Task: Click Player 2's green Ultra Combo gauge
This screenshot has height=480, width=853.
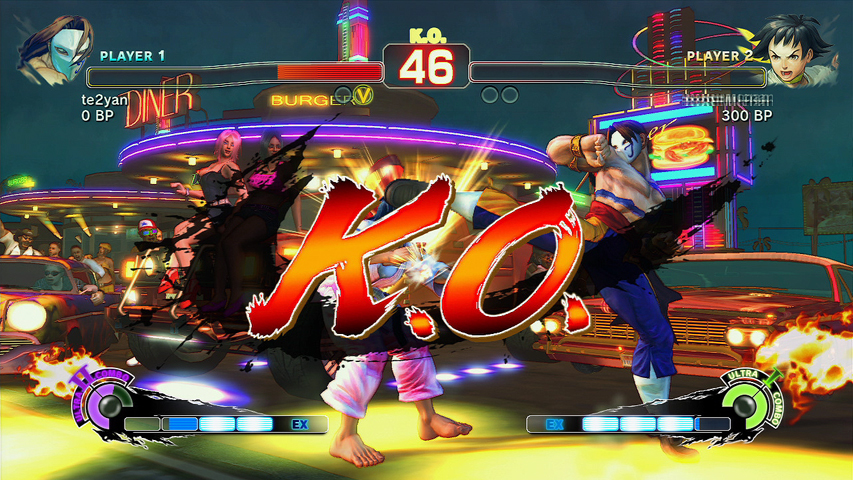Action: pos(744,406)
